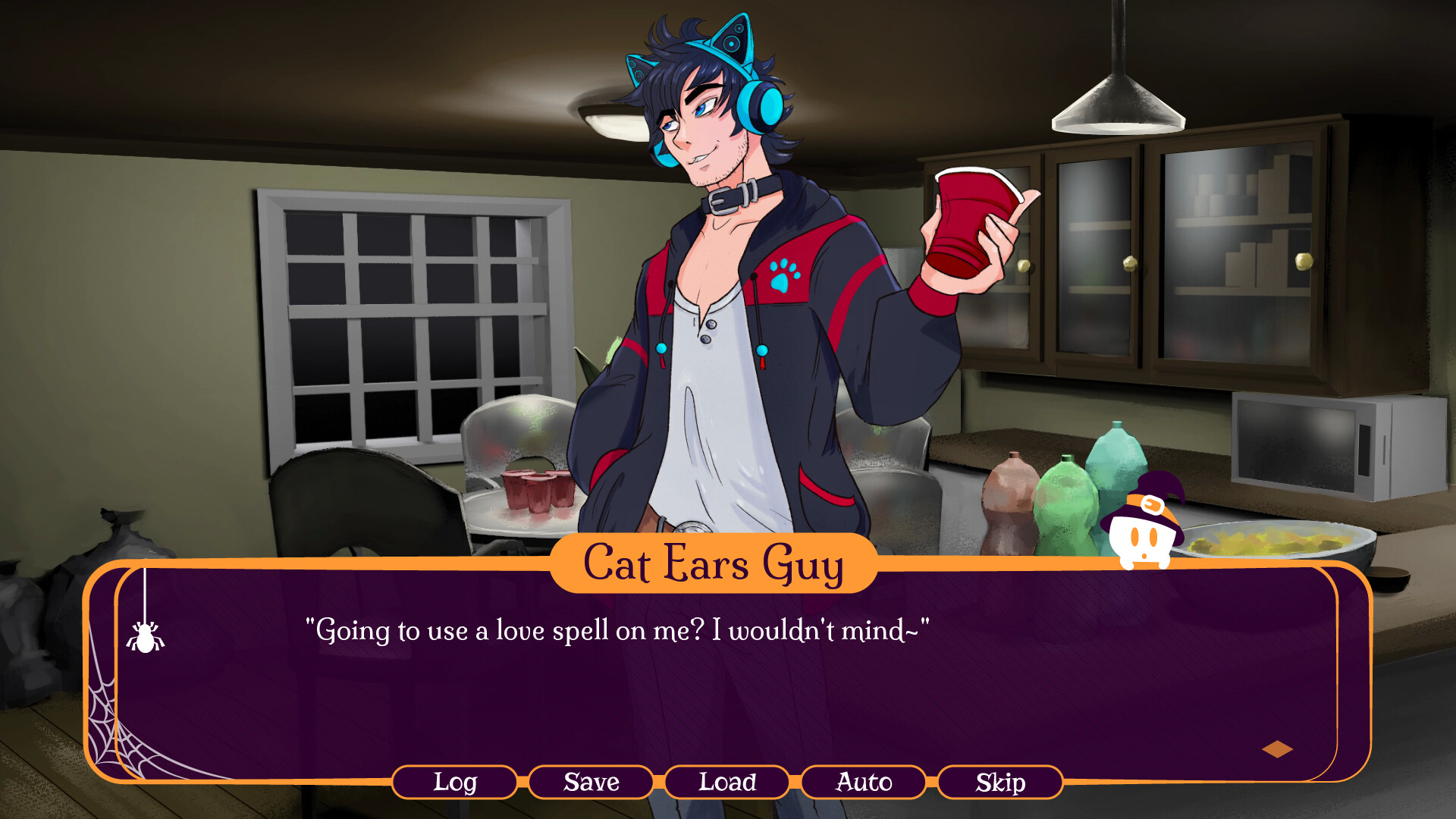
Task: Toggle Auto dialogue mode
Action: (x=864, y=782)
